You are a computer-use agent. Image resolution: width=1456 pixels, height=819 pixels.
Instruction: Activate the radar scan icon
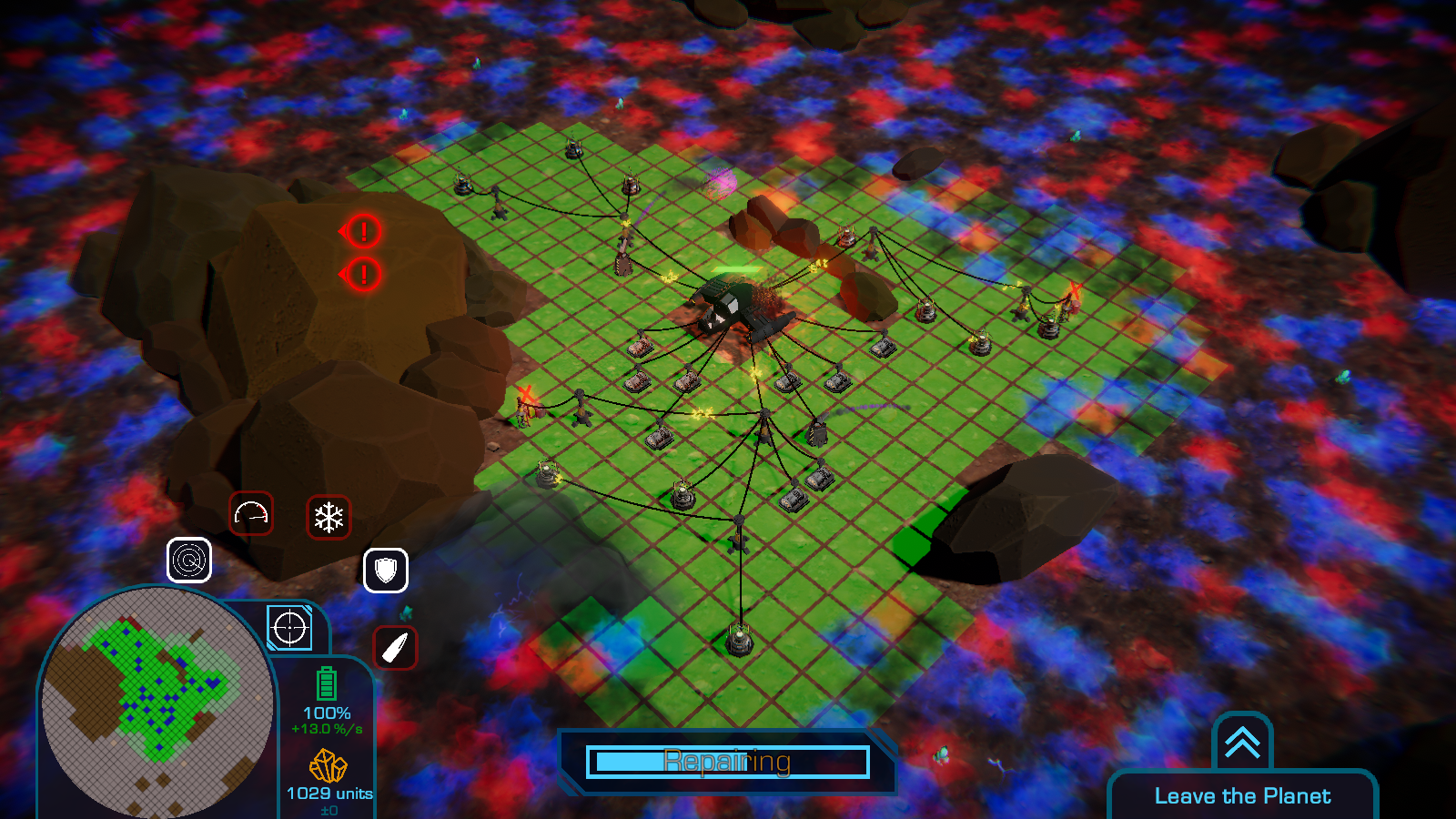[x=189, y=560]
